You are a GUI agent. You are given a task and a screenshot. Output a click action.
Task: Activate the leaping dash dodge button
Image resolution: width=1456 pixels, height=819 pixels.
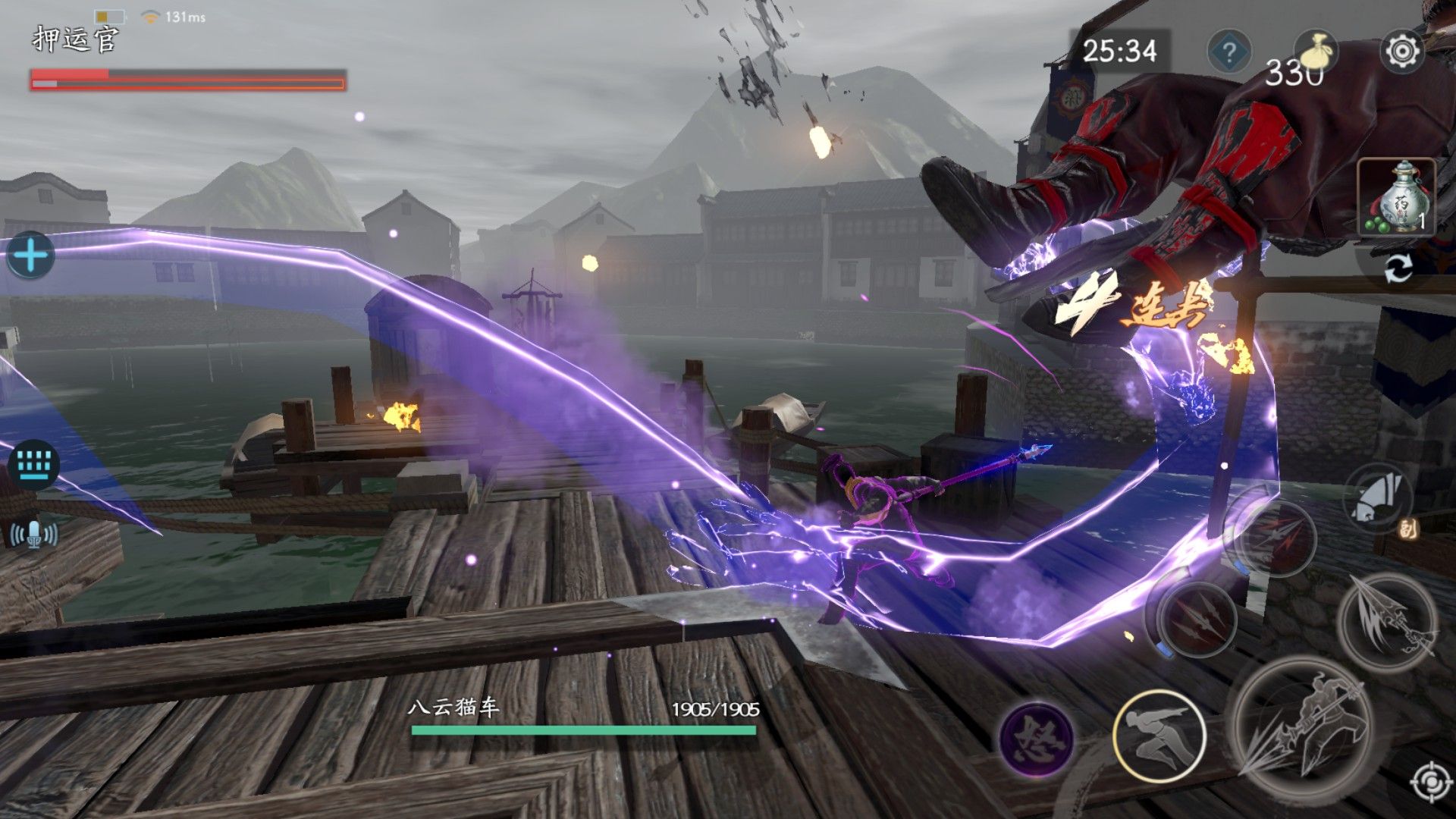tap(1159, 735)
